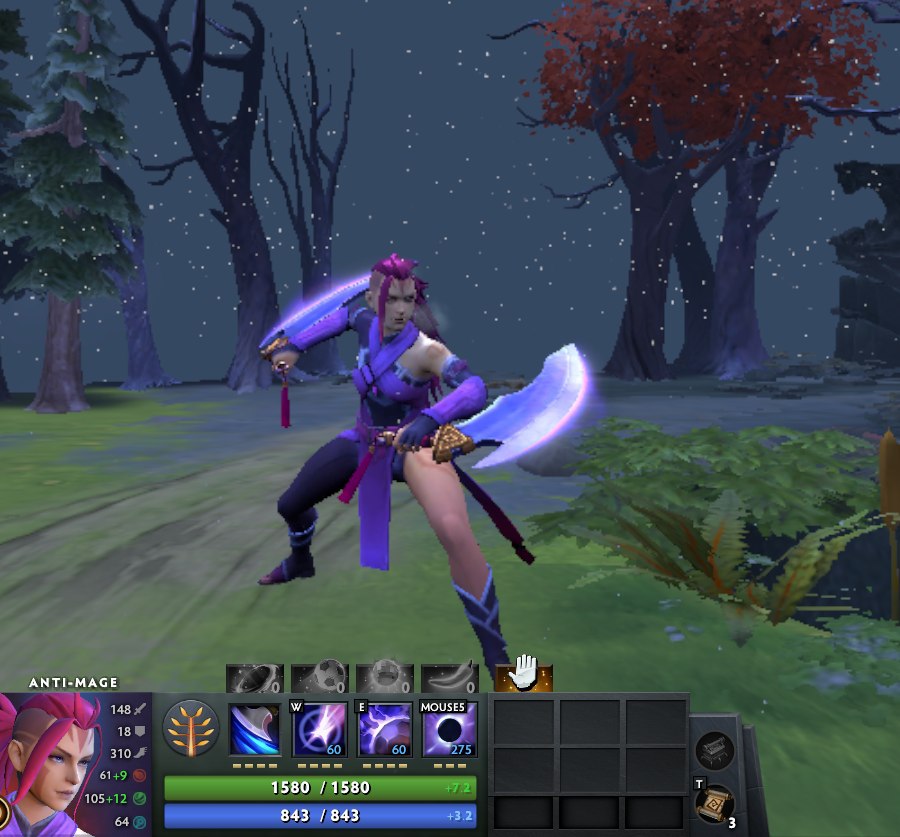Use the Mana Void ultimate
This screenshot has width=900, height=837.
[x=449, y=729]
